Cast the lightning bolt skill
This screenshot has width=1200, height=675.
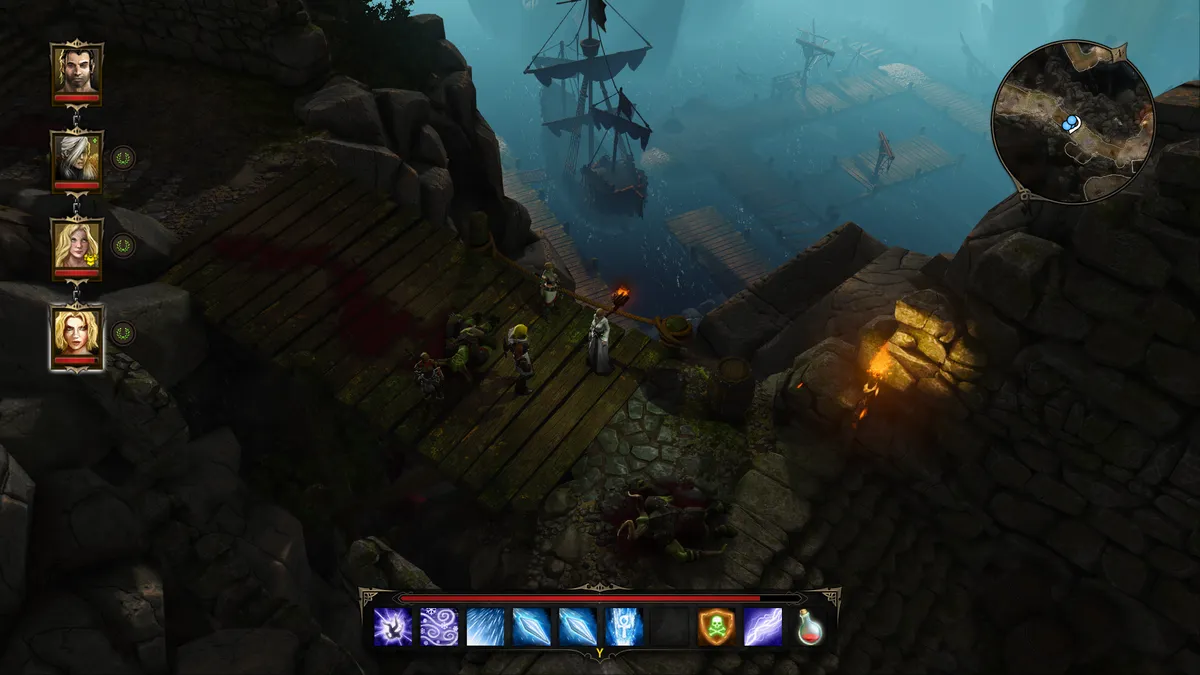coord(763,627)
